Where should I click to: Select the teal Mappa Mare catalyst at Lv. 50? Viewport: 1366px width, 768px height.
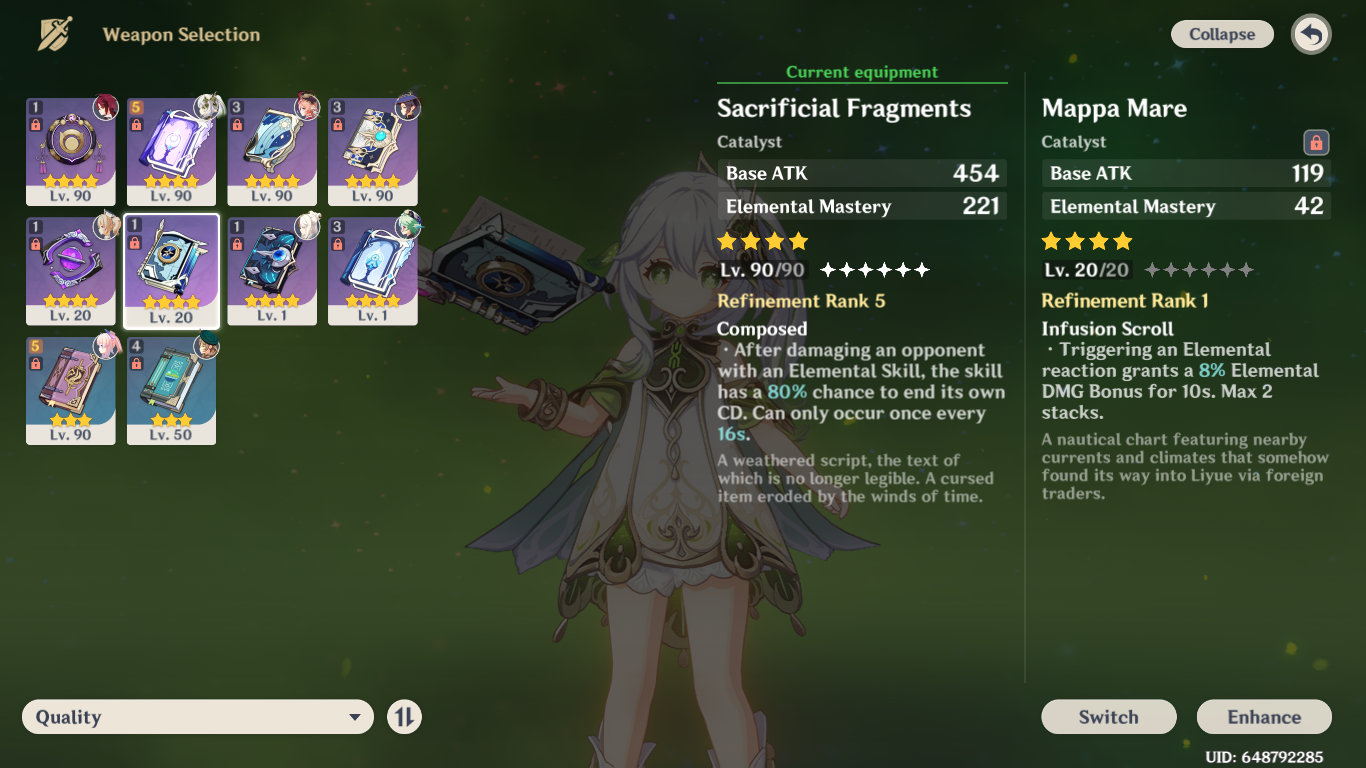point(171,388)
